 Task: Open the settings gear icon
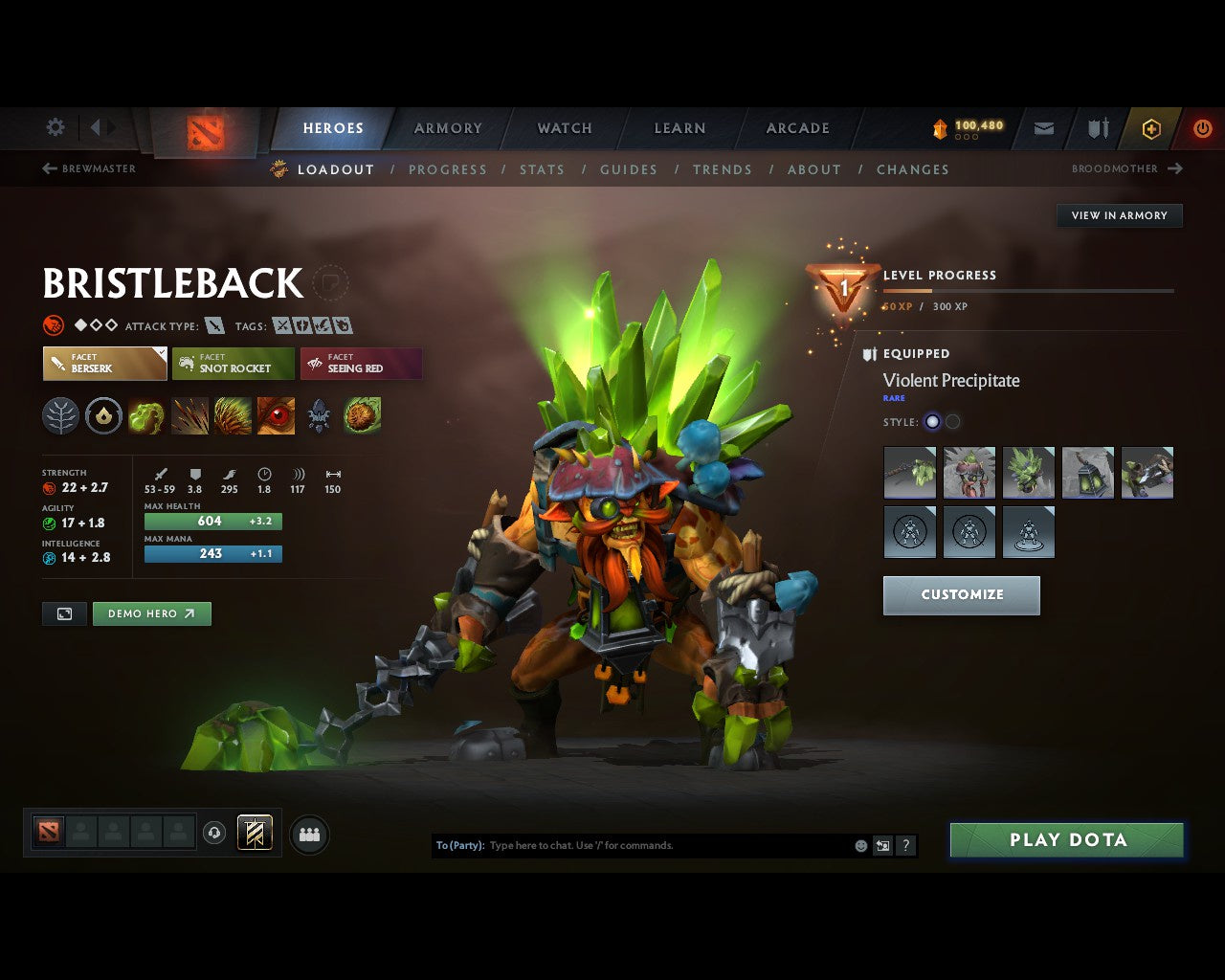click(56, 127)
